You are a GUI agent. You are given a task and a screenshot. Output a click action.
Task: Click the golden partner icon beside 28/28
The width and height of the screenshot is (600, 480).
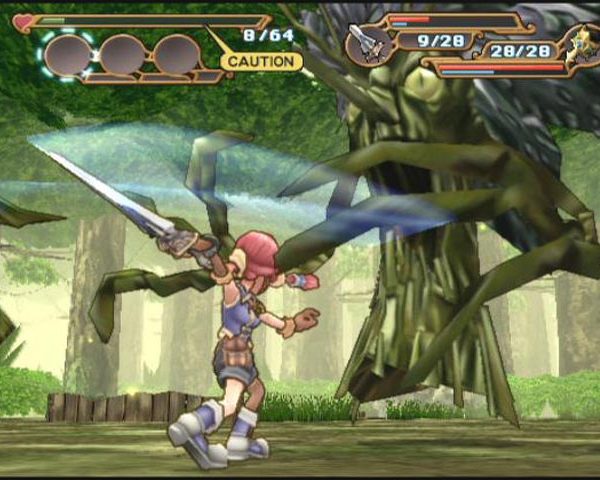[577, 47]
